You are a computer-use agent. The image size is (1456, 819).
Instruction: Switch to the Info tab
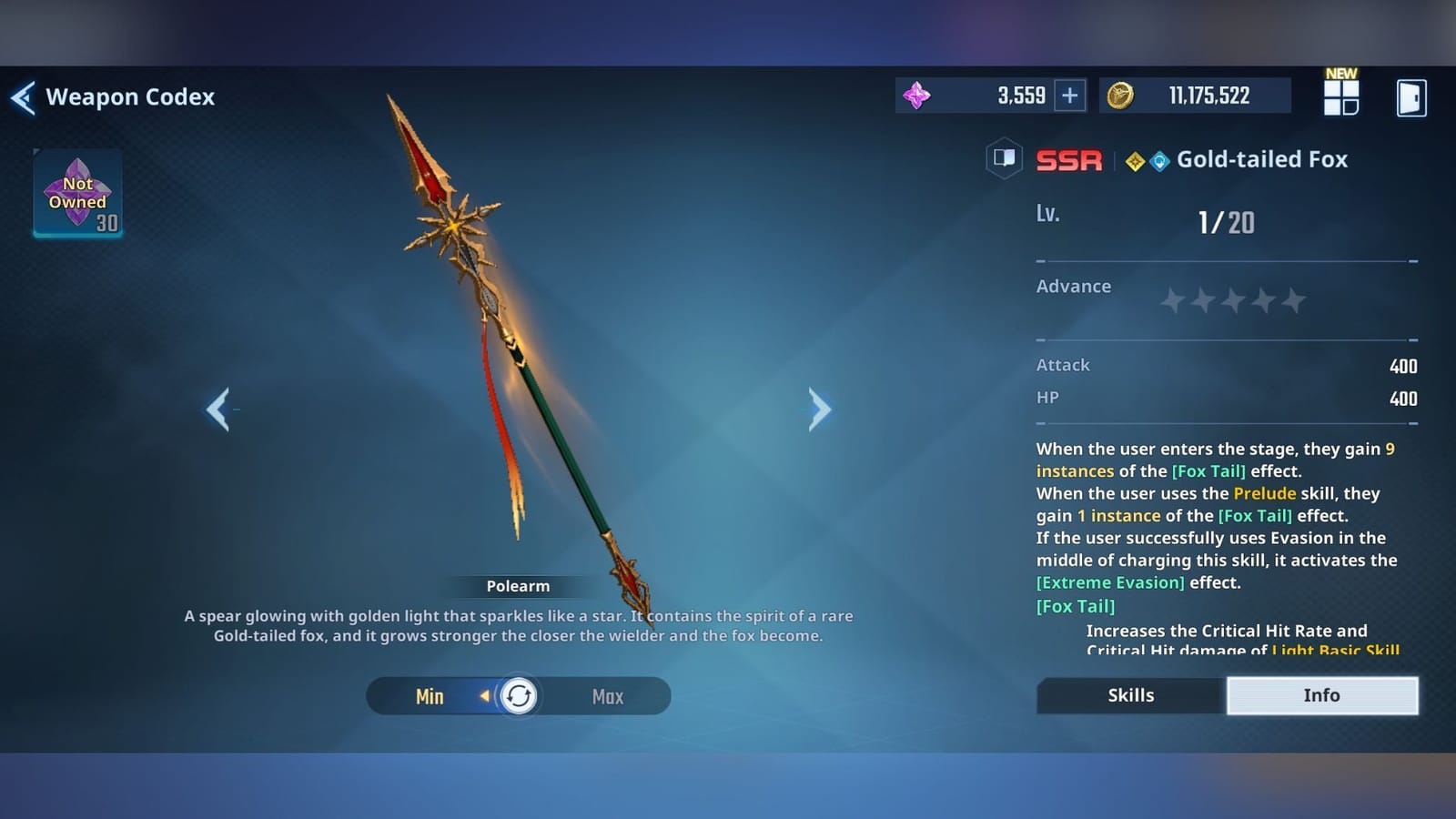(1322, 695)
